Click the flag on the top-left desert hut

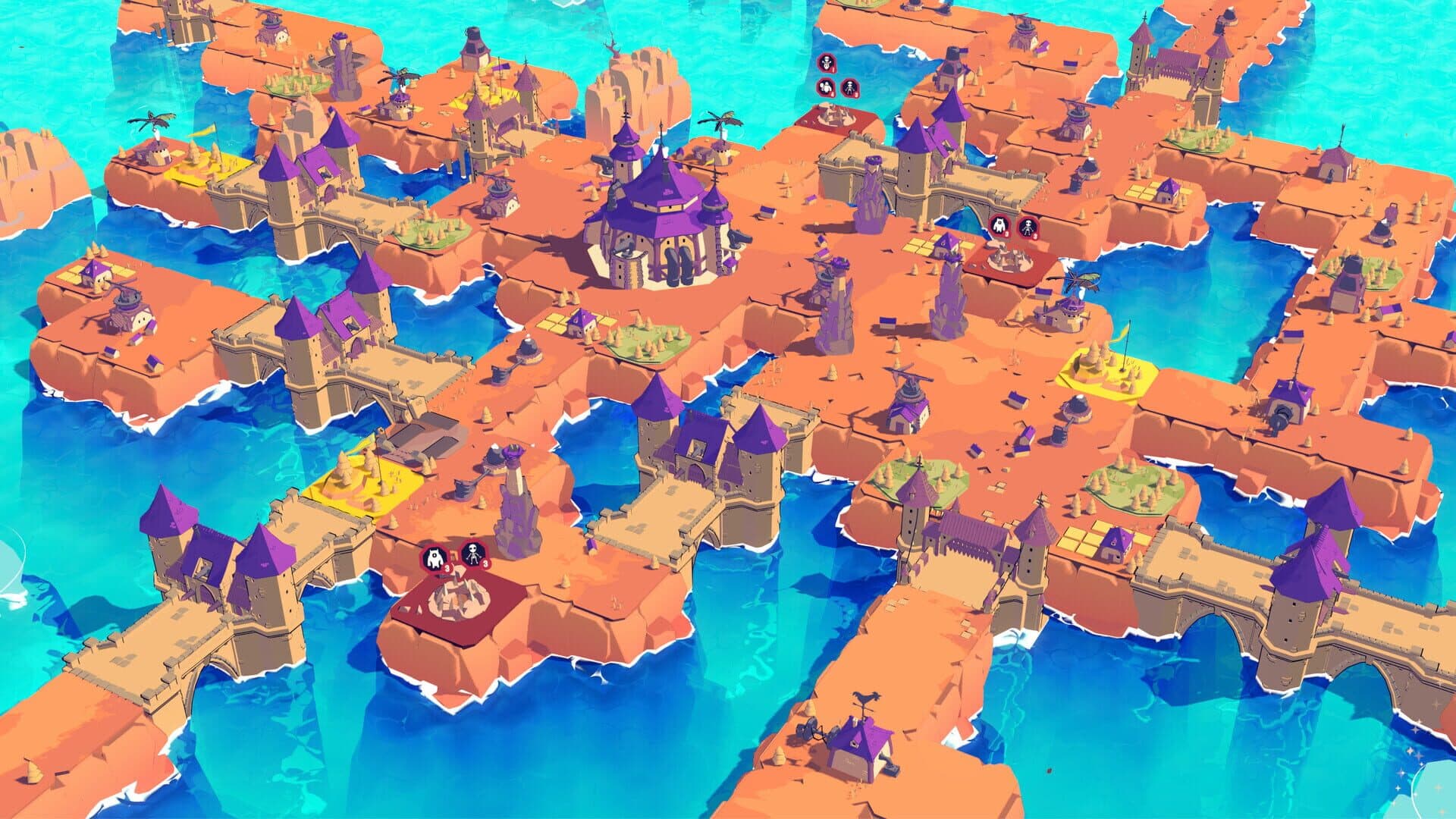point(203,131)
